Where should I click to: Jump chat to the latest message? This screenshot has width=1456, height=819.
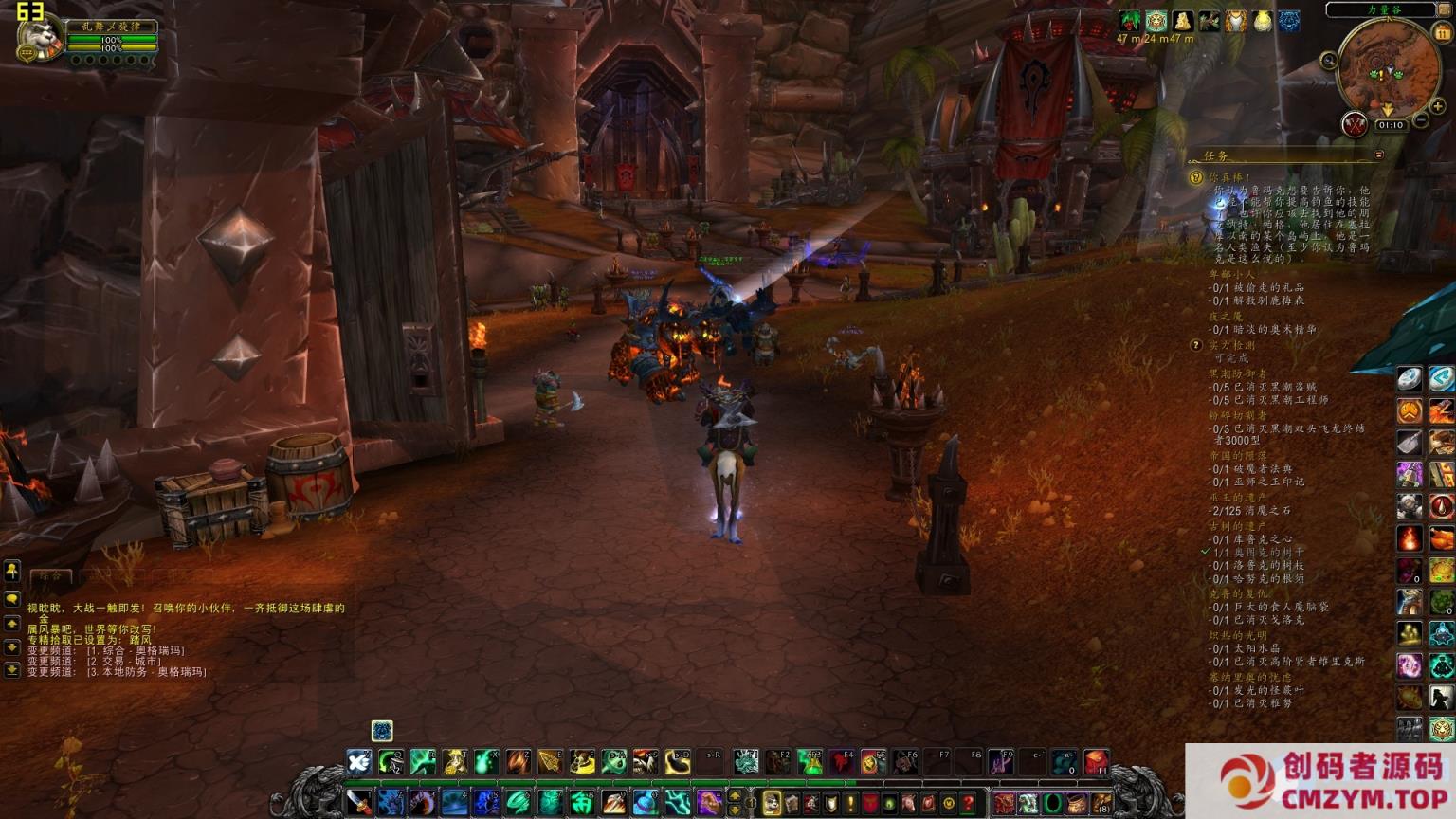[12, 670]
